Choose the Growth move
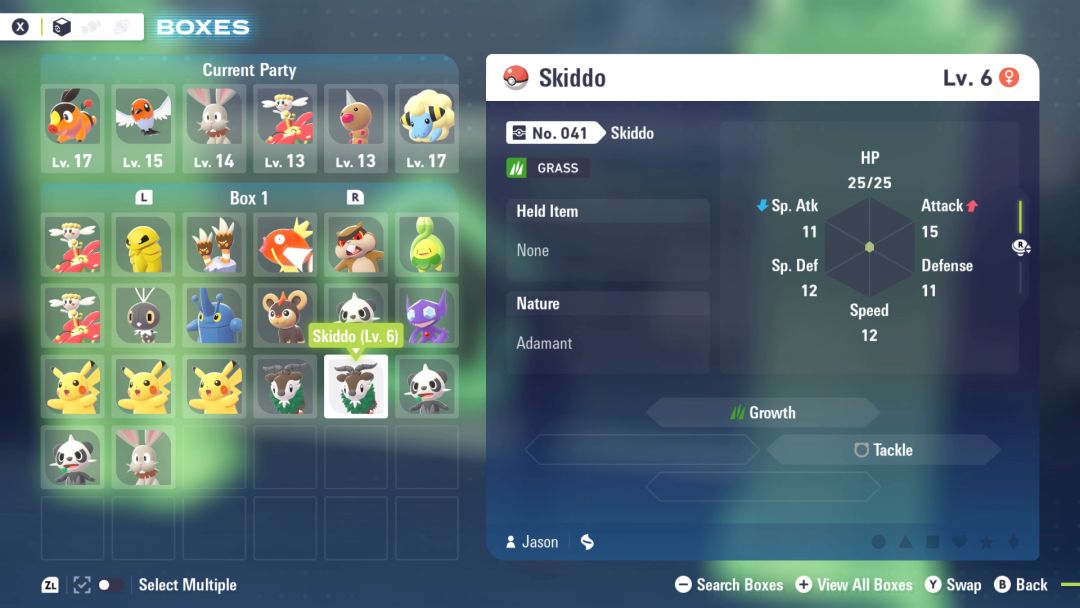Image resolution: width=1080 pixels, height=608 pixels. click(x=763, y=412)
